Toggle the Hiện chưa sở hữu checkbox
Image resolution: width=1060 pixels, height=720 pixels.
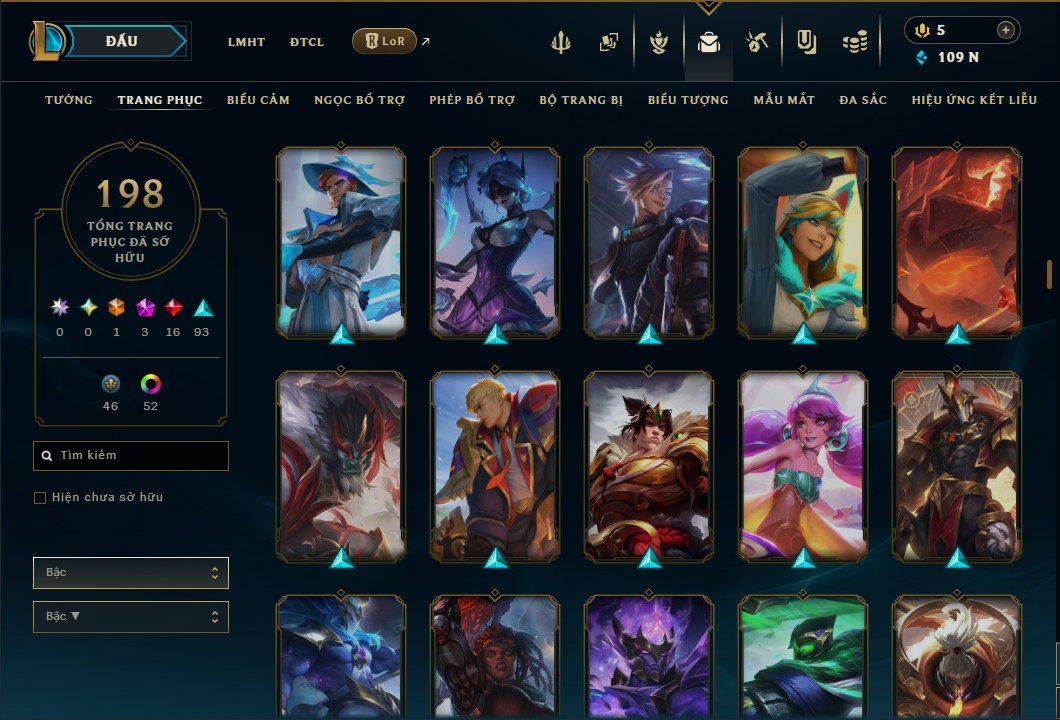point(40,498)
